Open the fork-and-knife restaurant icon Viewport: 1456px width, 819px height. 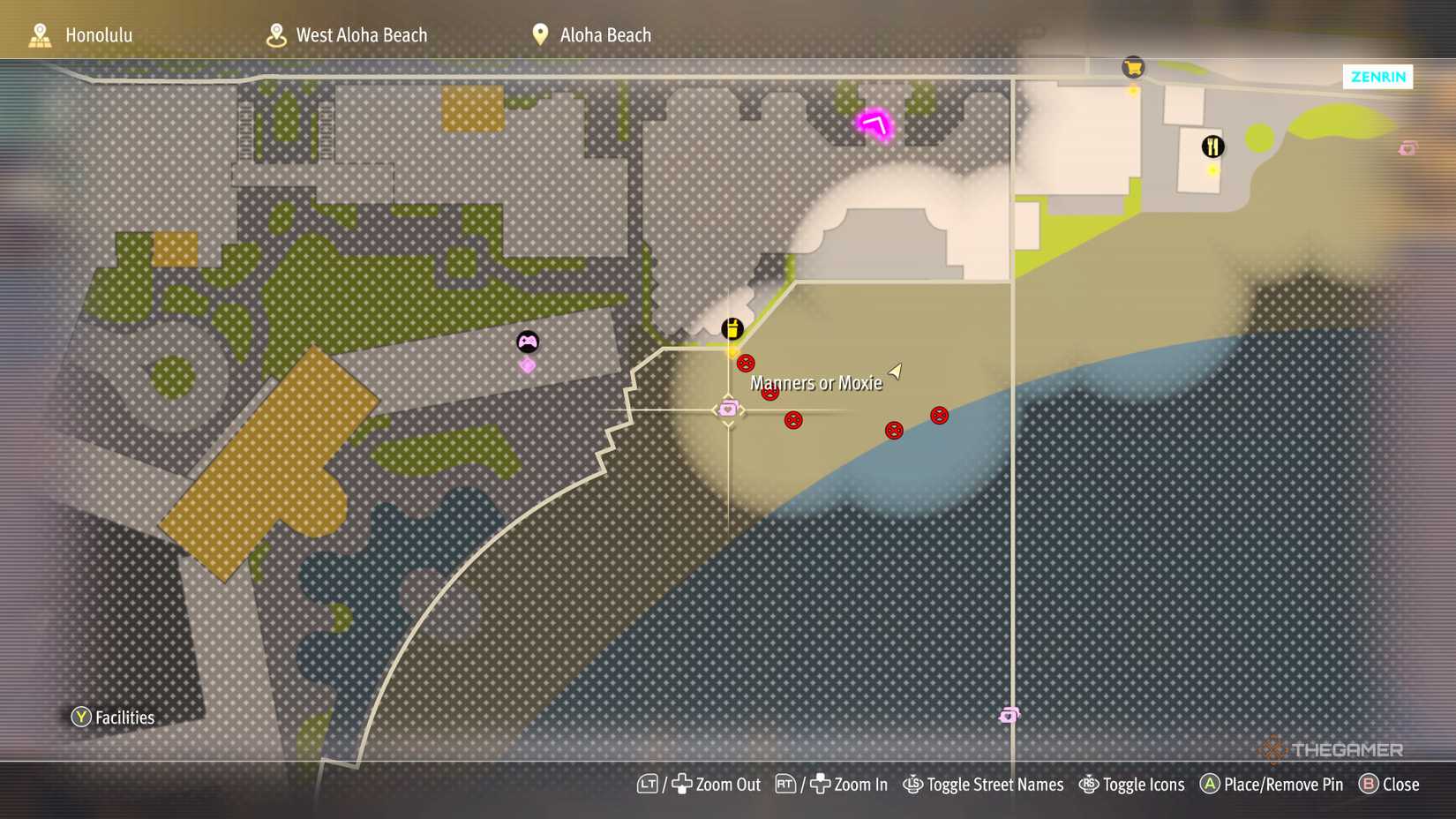[x=1212, y=147]
